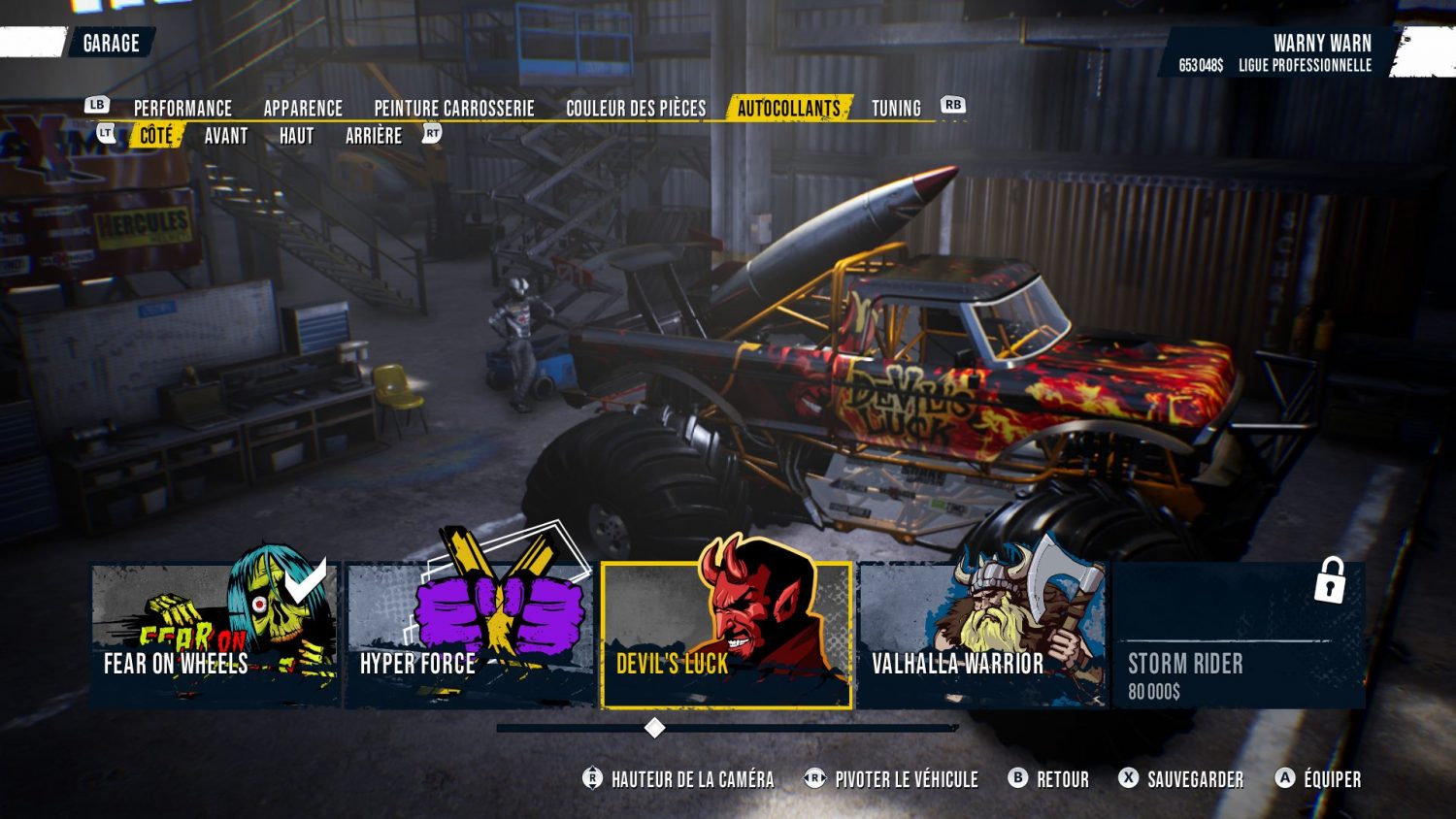Go to Couleur des Pièces tab
Viewport: 1456px width, 819px height.
coord(636,108)
